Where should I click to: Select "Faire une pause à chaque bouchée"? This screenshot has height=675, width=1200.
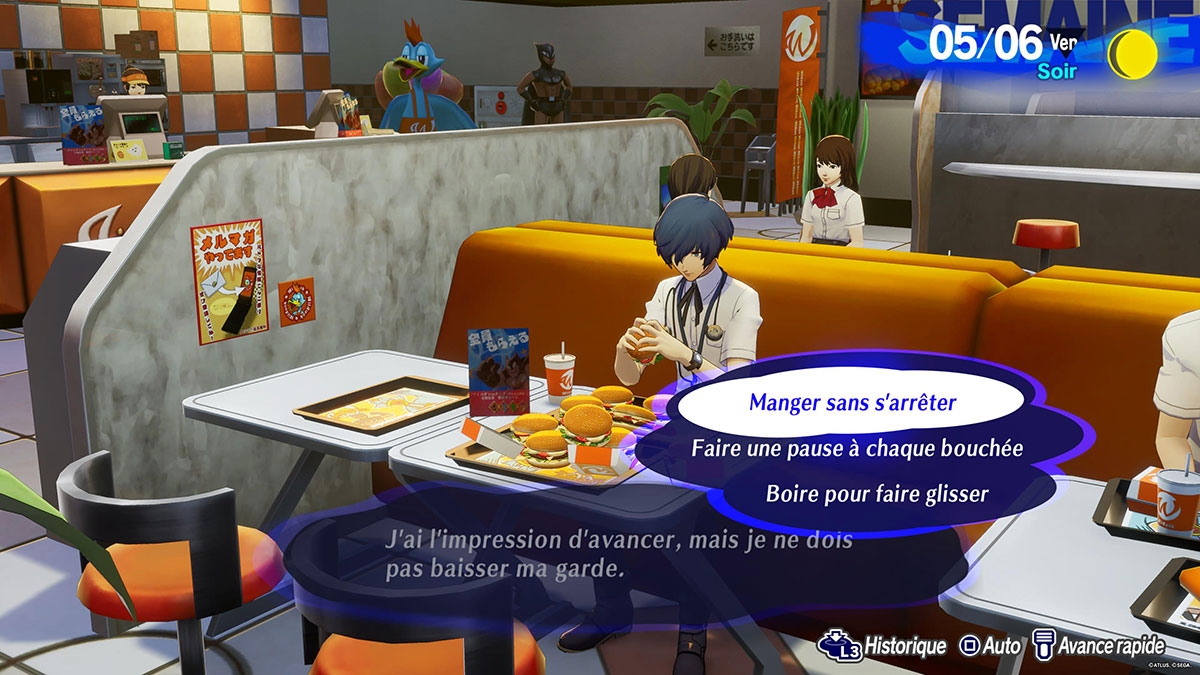click(857, 449)
